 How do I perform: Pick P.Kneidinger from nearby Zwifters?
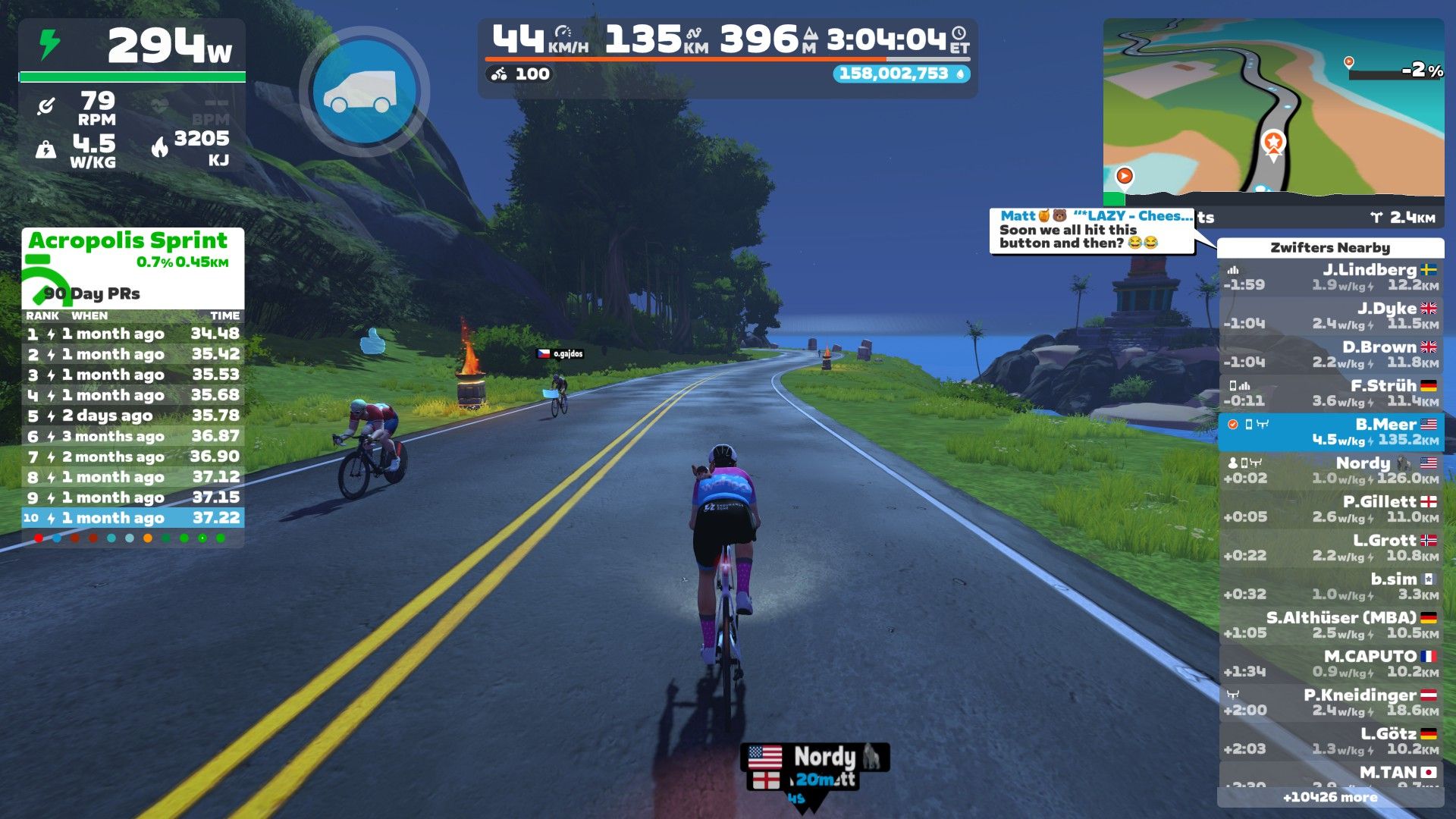click(x=1330, y=703)
